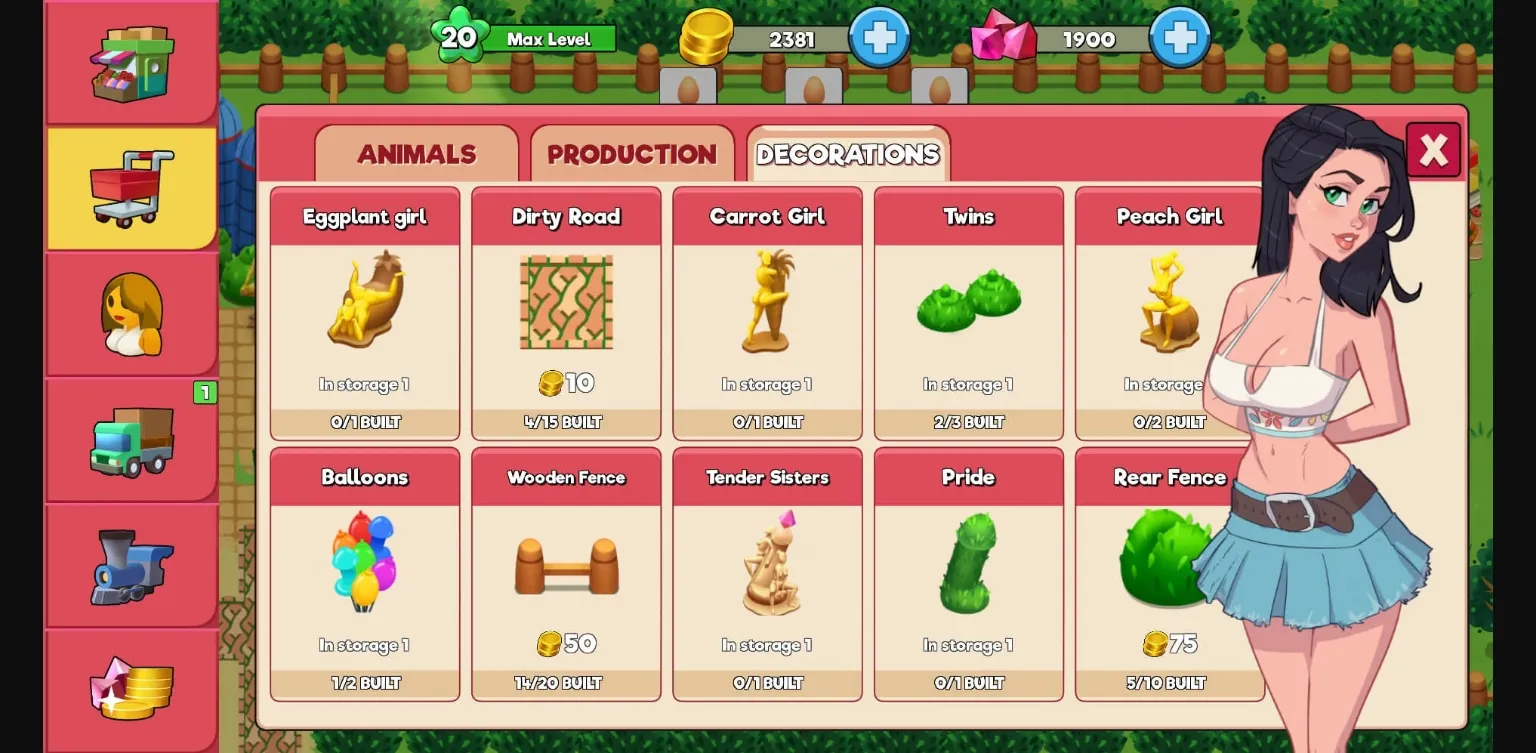Screen dimensions: 1536x753
Task: Open the shop storefront sidebar icon
Action: click(x=131, y=62)
